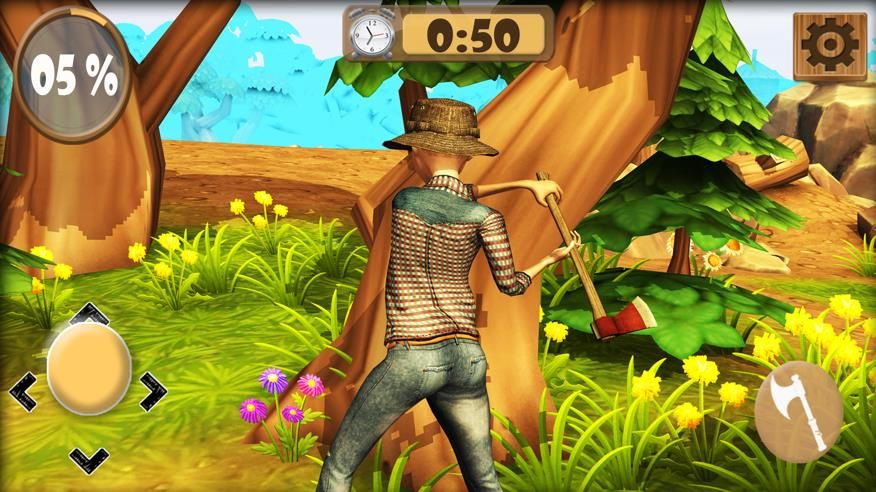Click the orange joystick thumb pad
Image resolution: width=876 pixels, height=492 pixels.
tap(89, 367)
